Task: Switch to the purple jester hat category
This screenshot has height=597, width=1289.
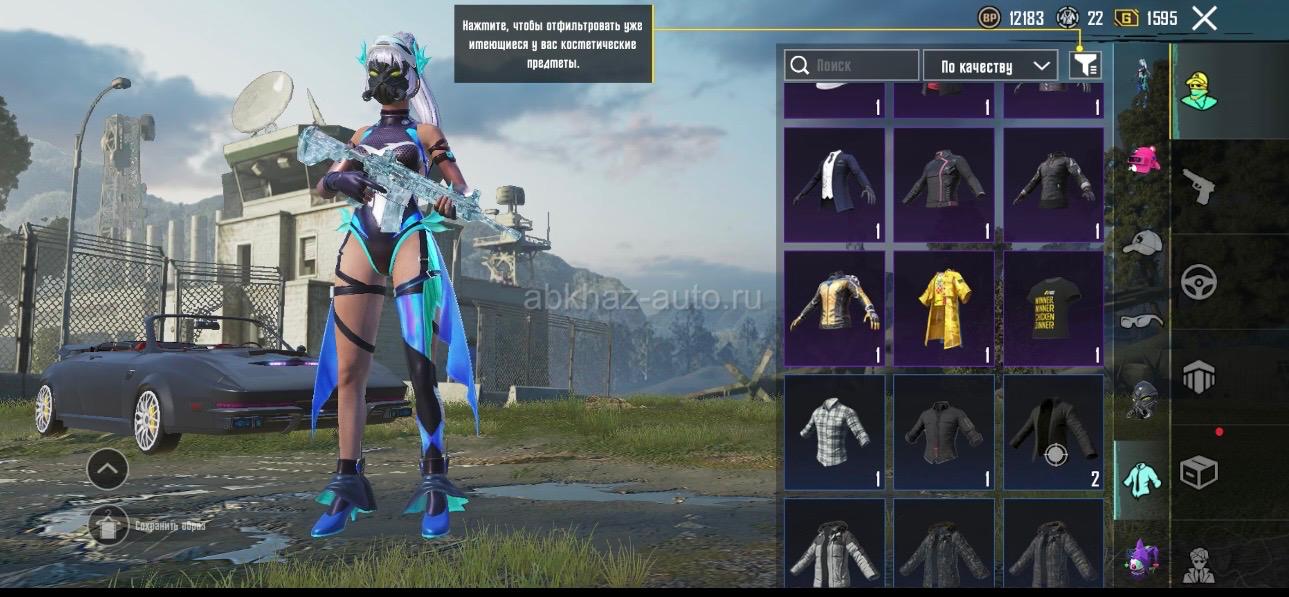Action: (1142, 557)
